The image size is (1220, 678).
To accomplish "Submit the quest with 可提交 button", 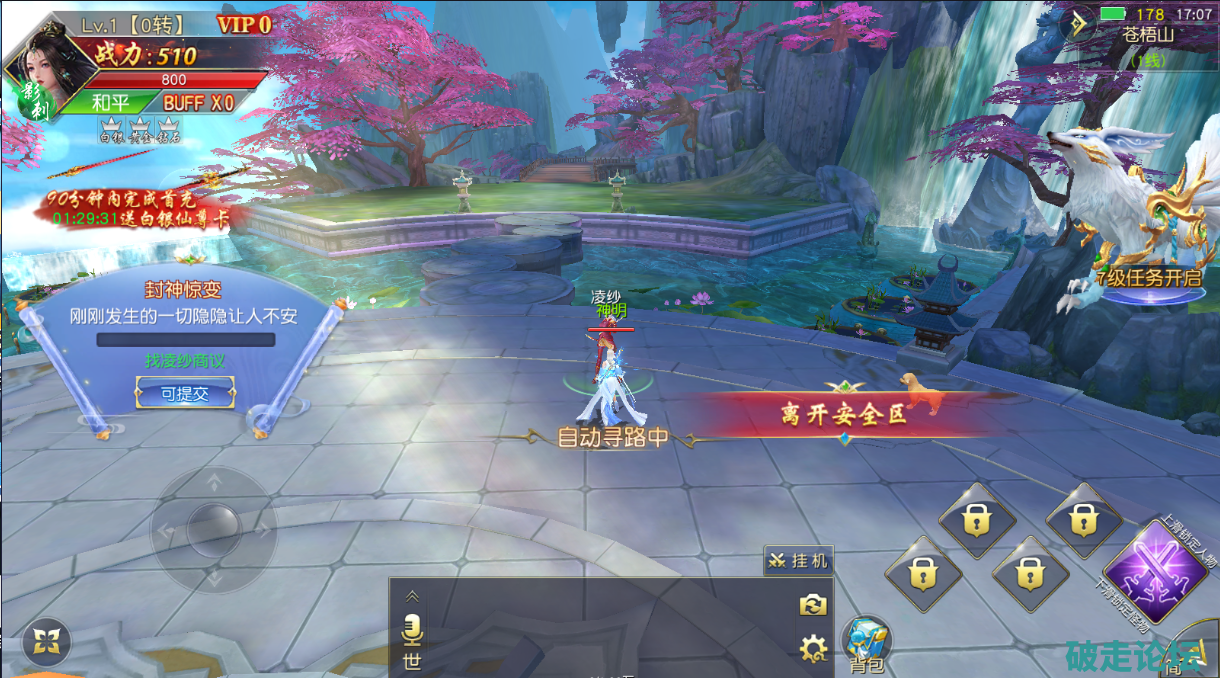I will click(185, 393).
